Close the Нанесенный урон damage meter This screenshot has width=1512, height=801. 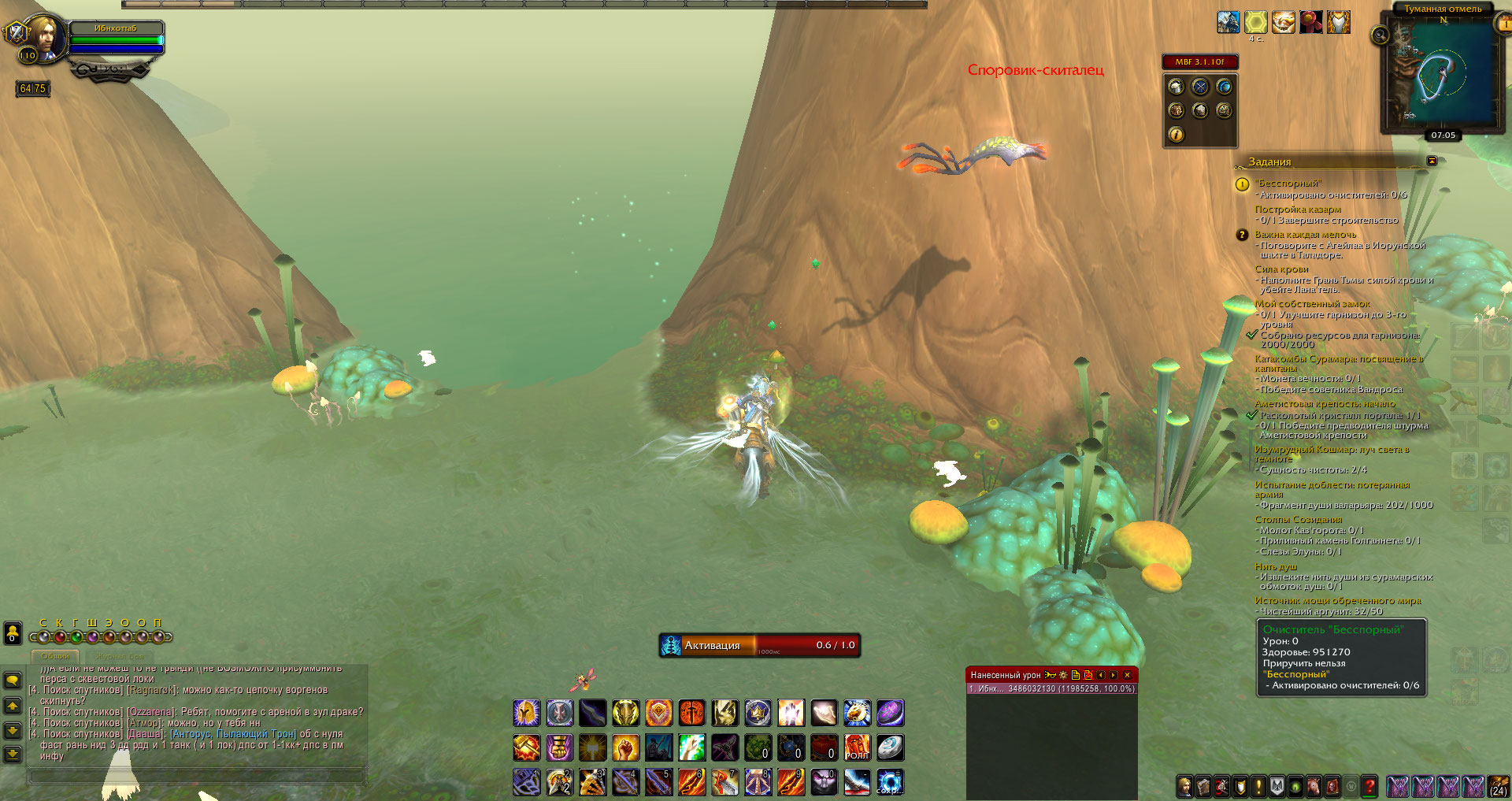(1127, 675)
